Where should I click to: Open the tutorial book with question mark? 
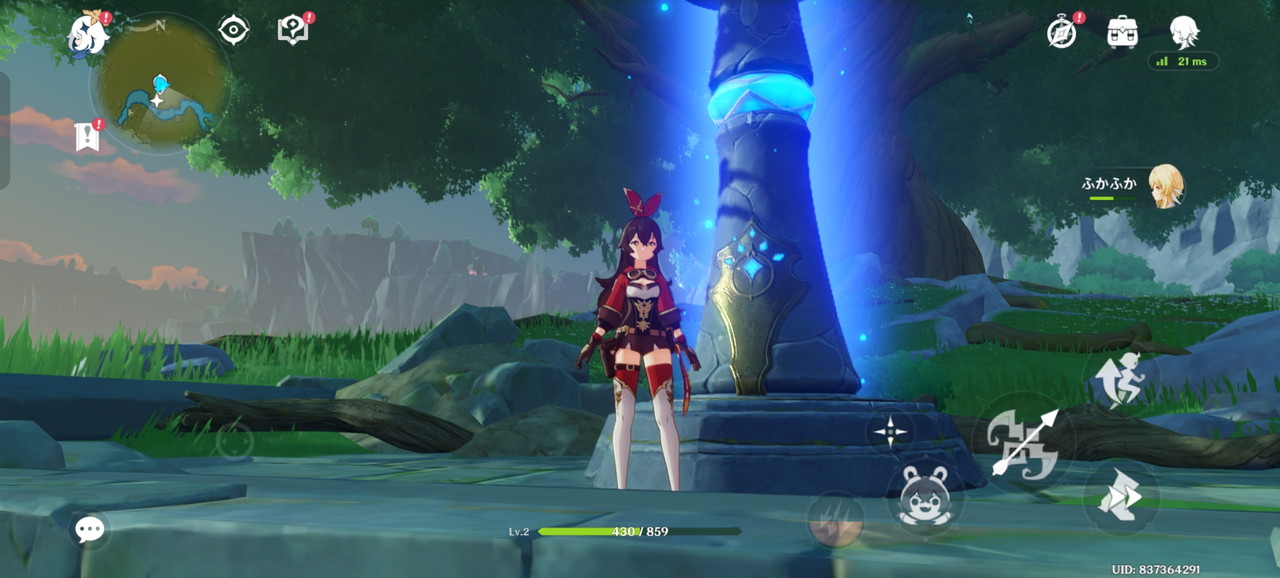(x=292, y=30)
